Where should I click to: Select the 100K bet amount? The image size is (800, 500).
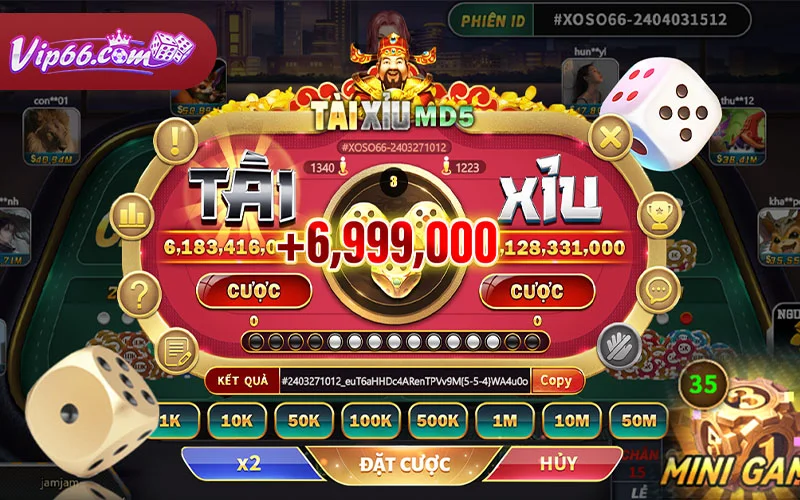[x=369, y=420]
